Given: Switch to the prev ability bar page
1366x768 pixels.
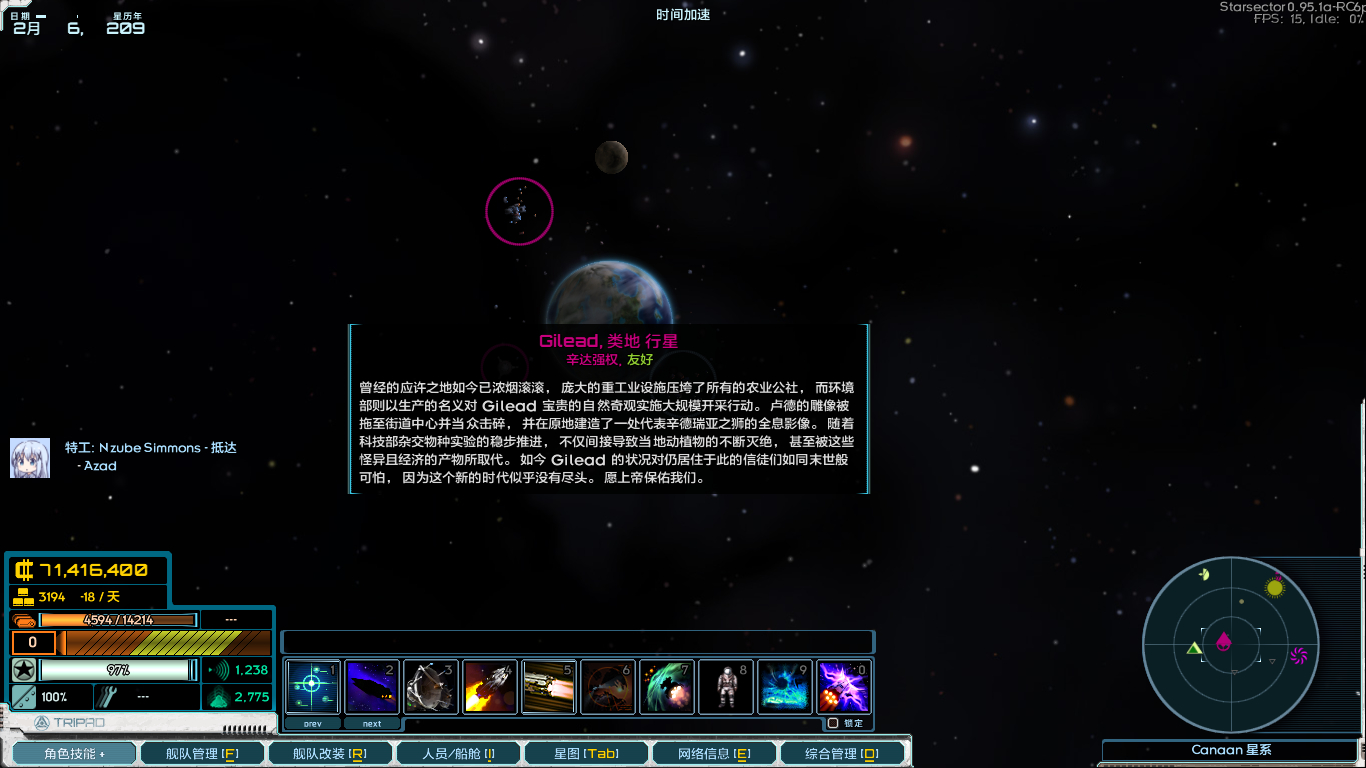Looking at the screenshot, I should click(312, 722).
